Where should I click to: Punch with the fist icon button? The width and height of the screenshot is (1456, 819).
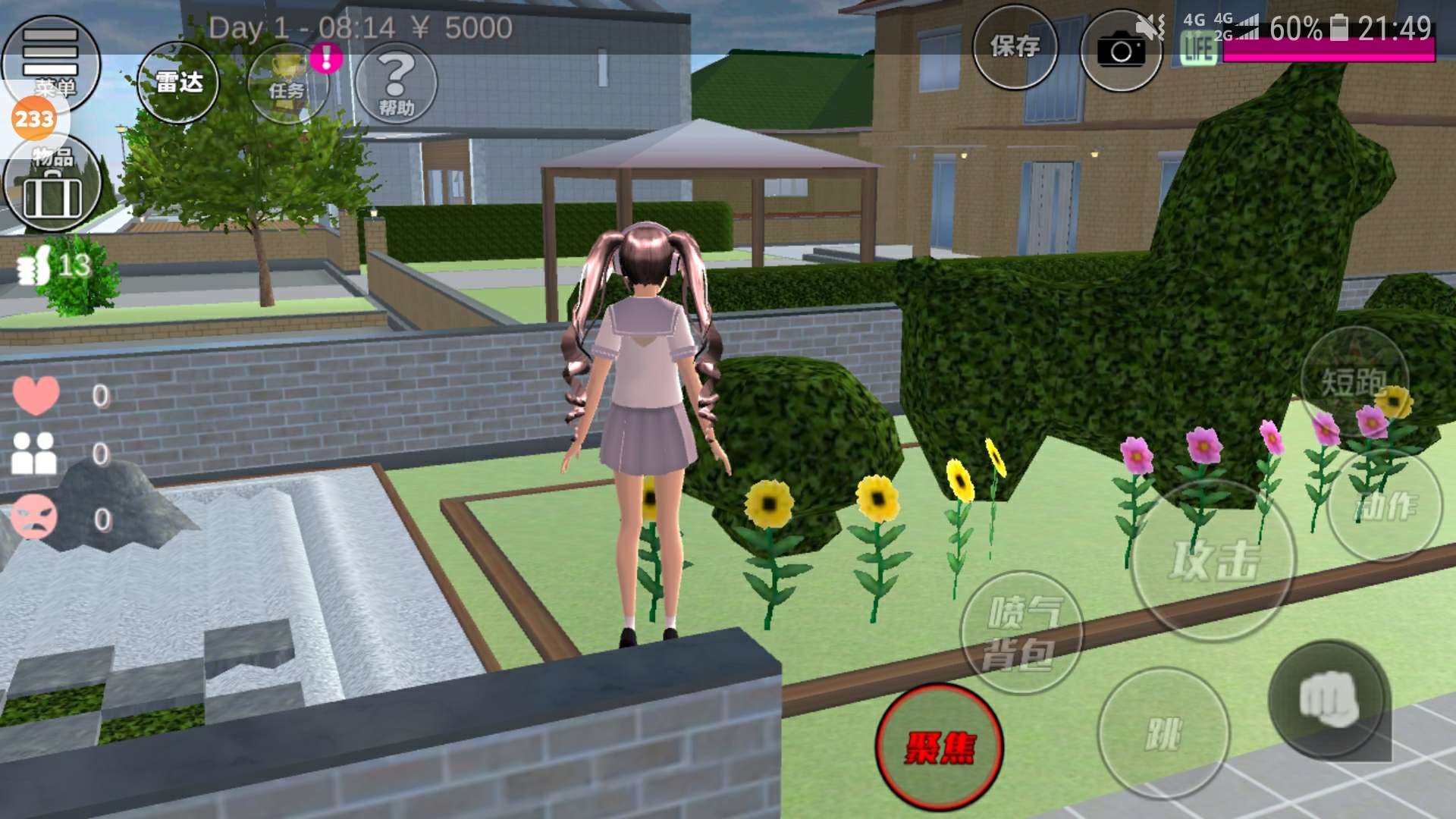point(1329,699)
